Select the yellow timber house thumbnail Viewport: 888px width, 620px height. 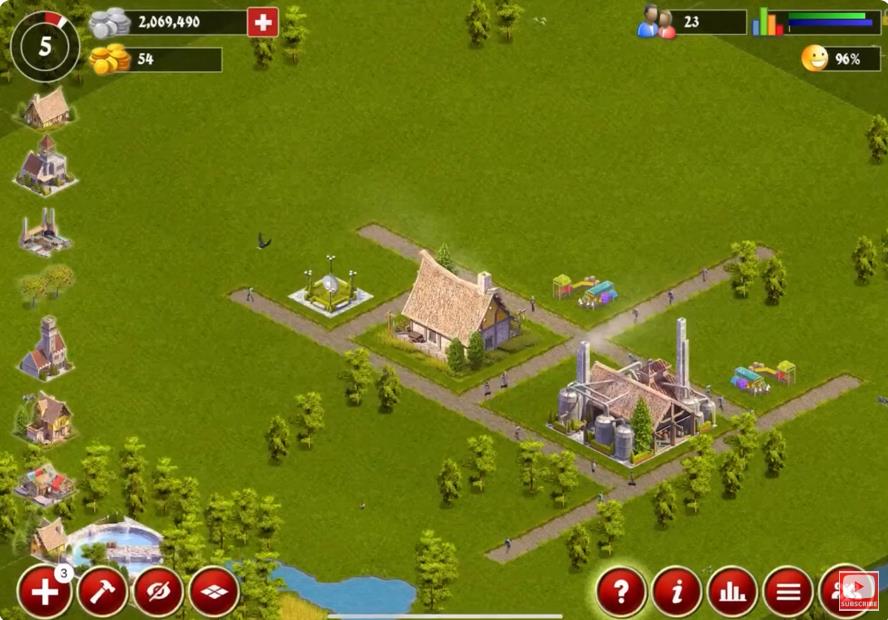45,418
